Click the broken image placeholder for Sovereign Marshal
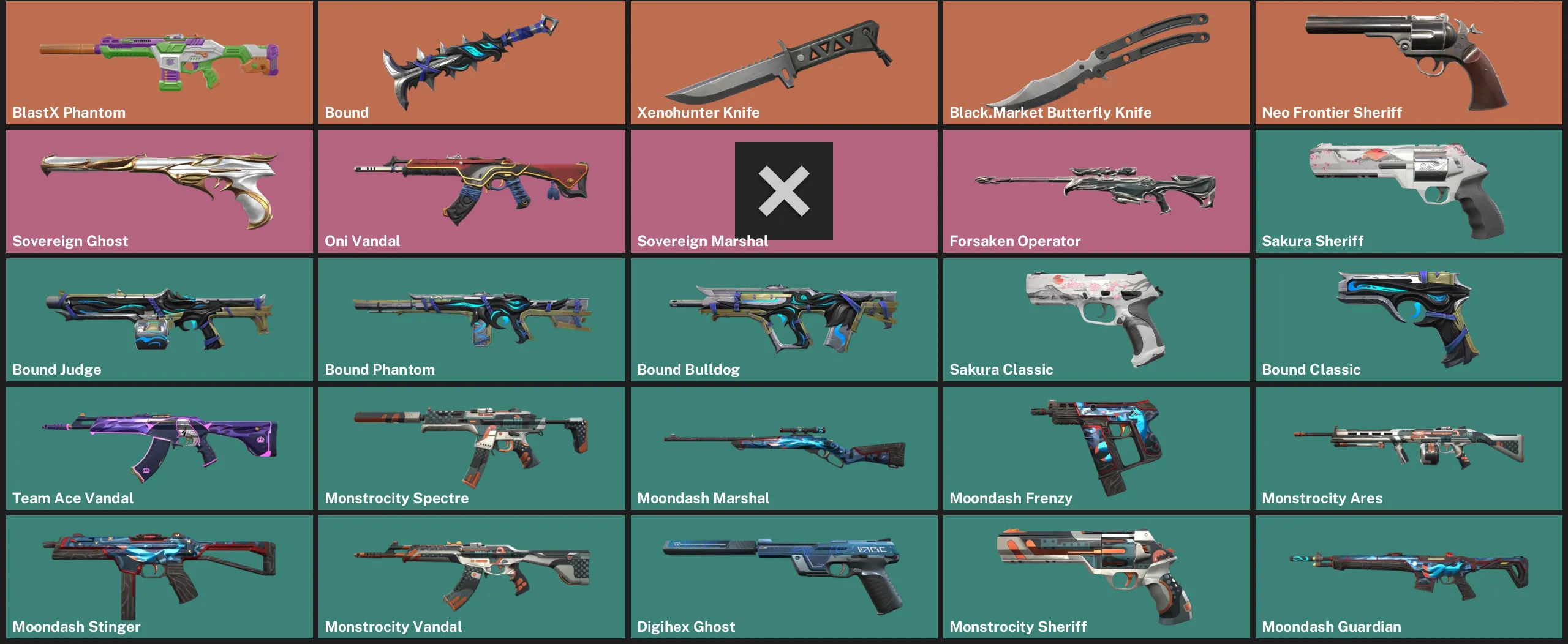 (784, 192)
